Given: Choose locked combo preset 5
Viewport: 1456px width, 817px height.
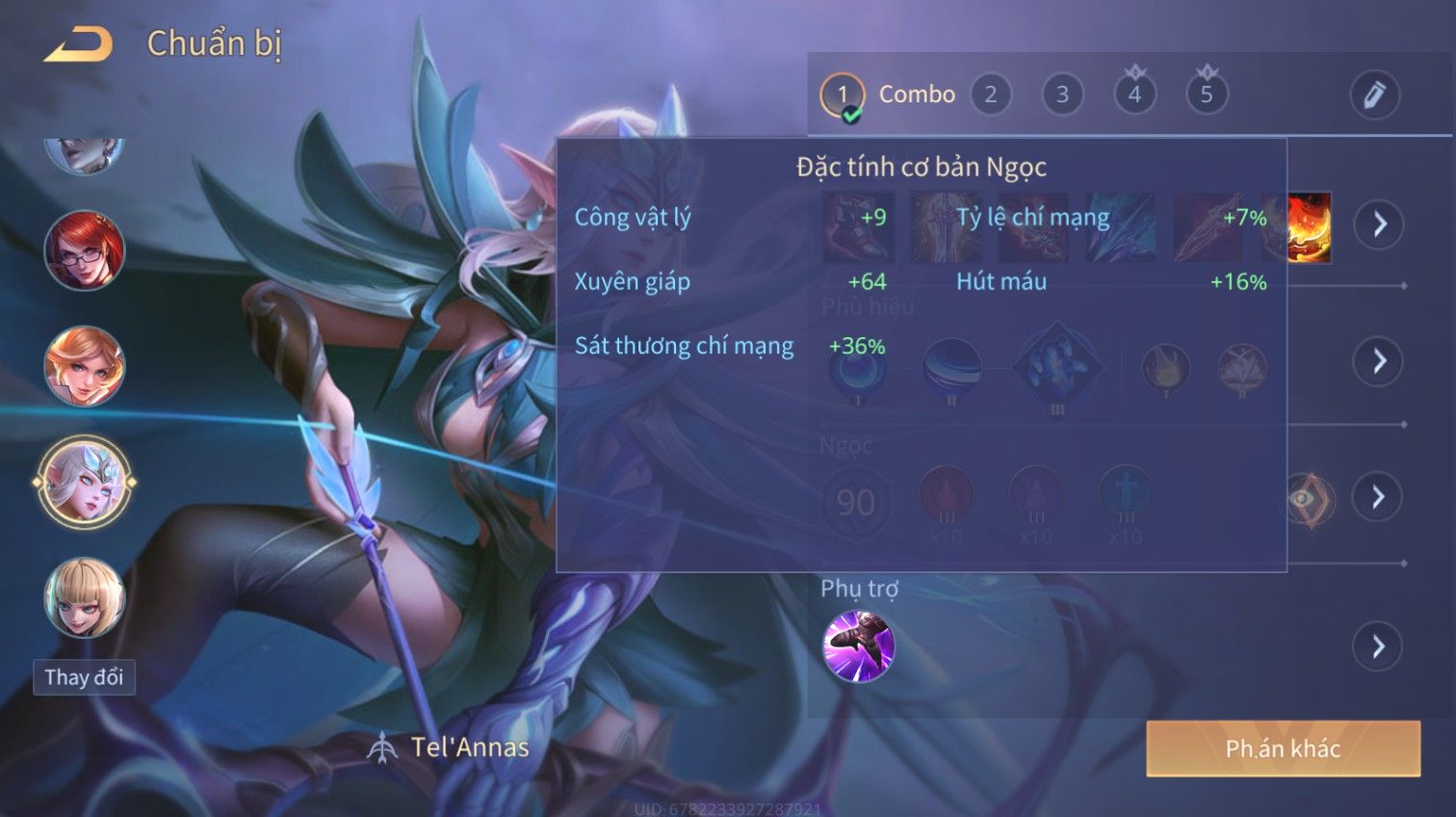Looking at the screenshot, I should click(x=1207, y=94).
